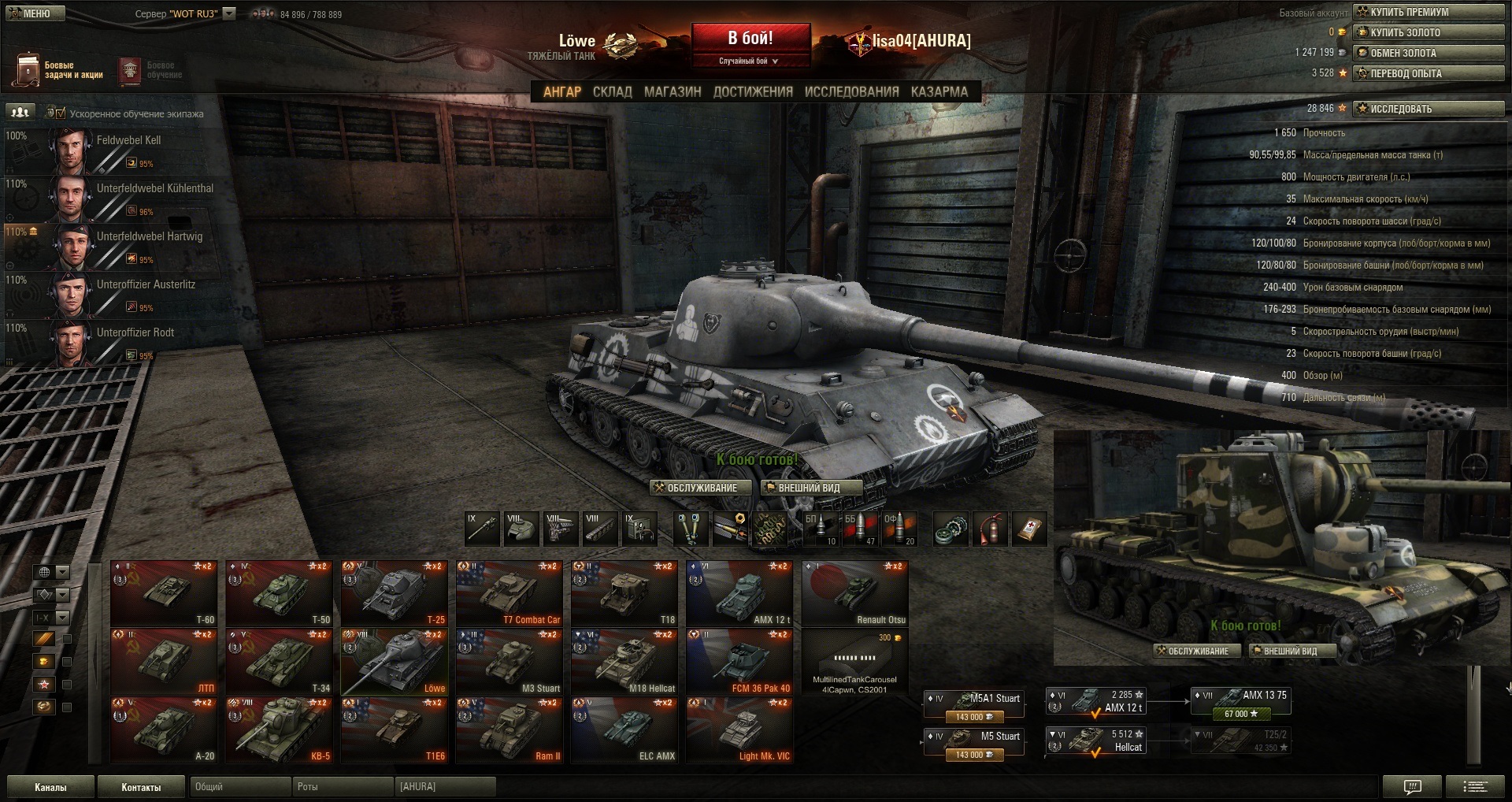Open the МАГАЗИН tab
Viewport: 1512px width, 802px height.
(672, 91)
